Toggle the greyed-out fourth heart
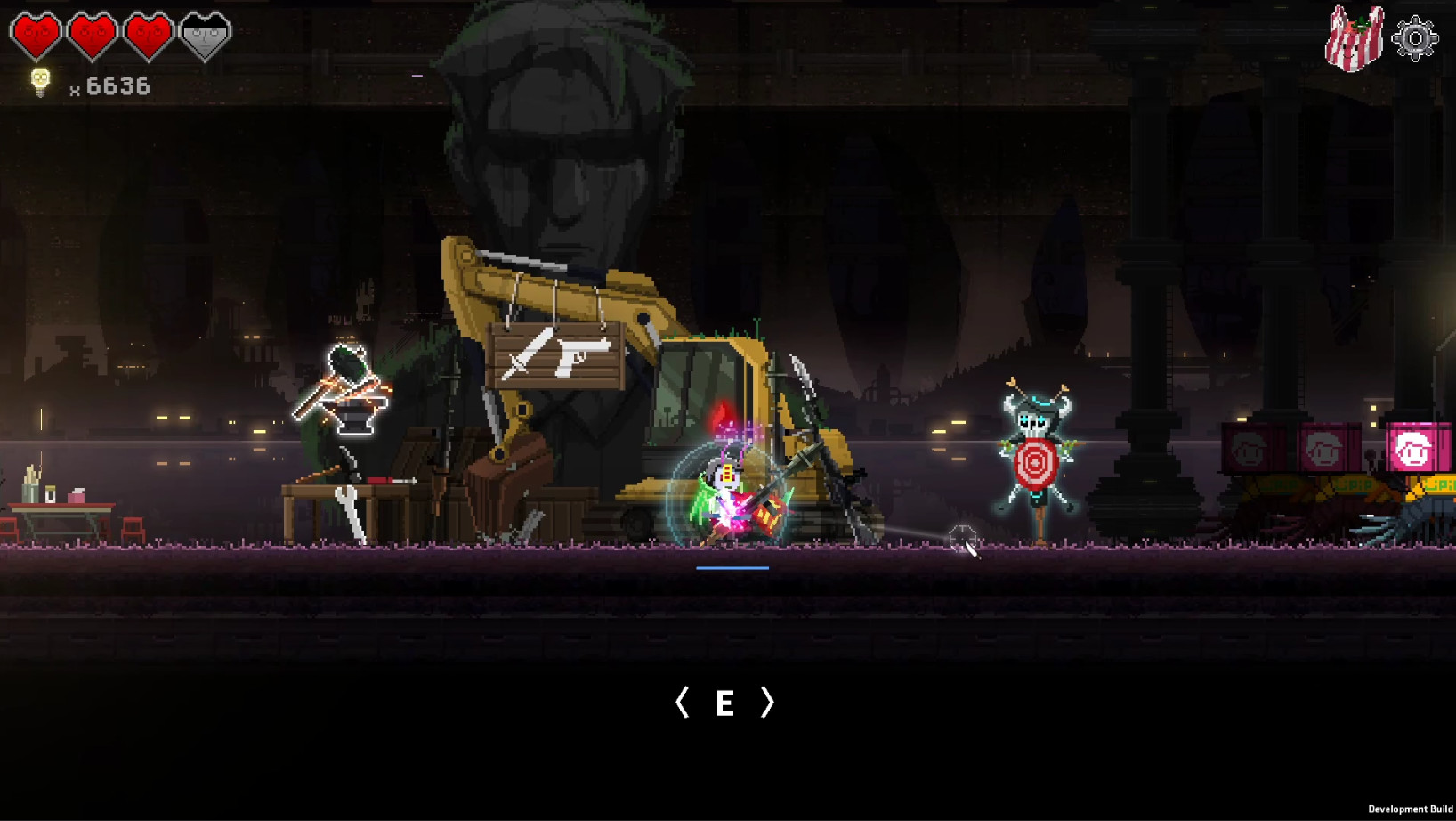Image resolution: width=1456 pixels, height=821 pixels. point(203,34)
